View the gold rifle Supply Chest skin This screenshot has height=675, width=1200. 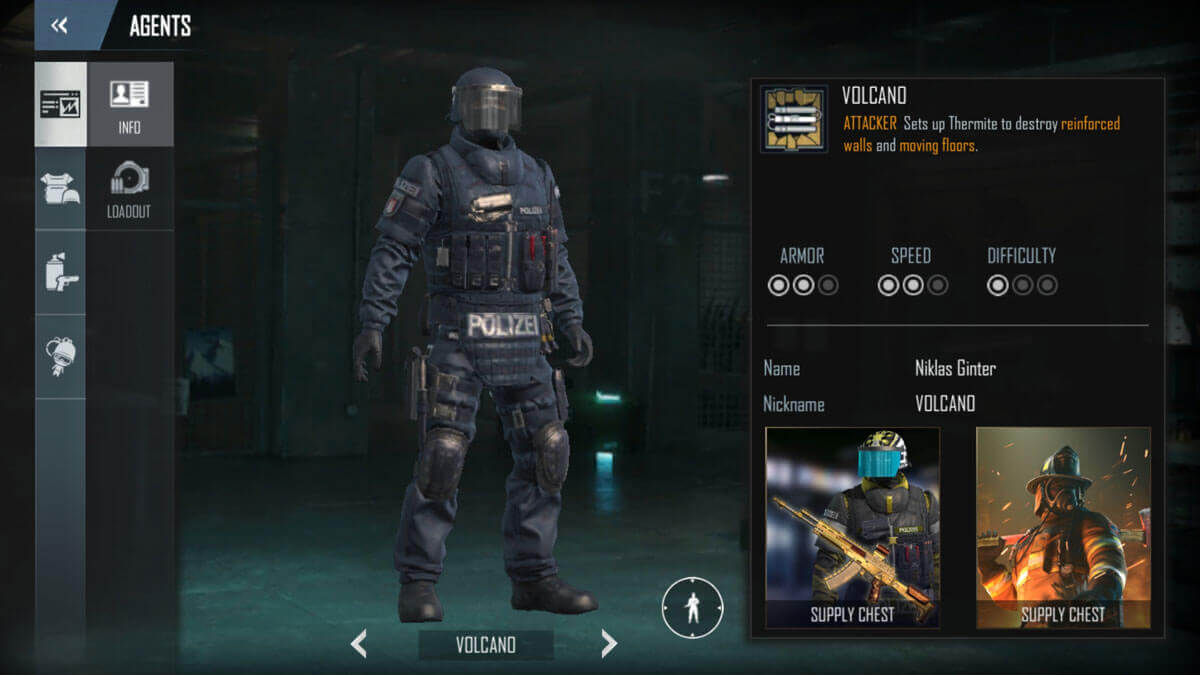[852, 528]
